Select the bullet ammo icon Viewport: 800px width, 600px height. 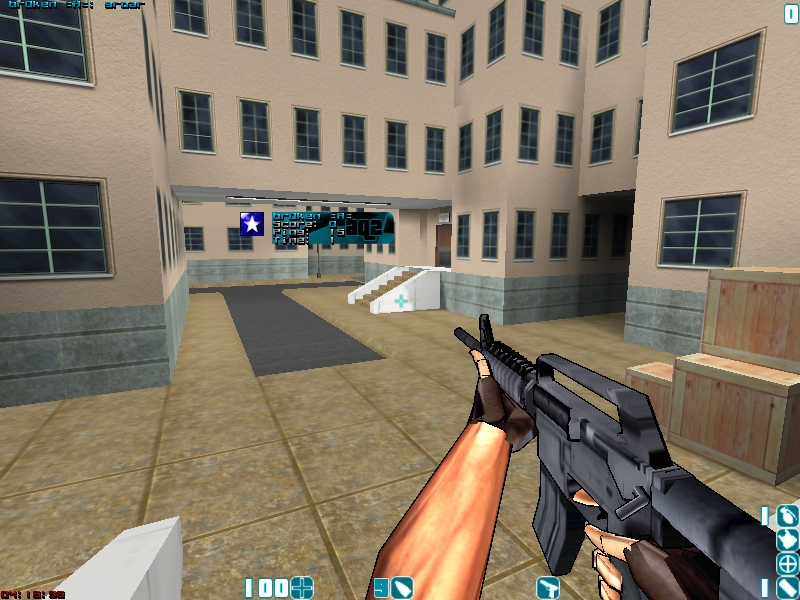[x=402, y=587]
